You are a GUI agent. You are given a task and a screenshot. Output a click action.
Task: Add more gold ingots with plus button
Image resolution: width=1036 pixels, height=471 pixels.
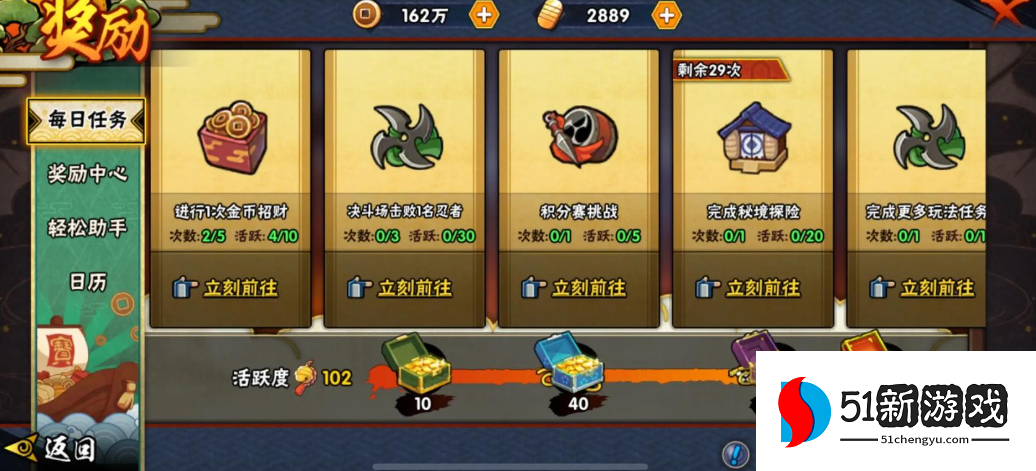(666, 15)
